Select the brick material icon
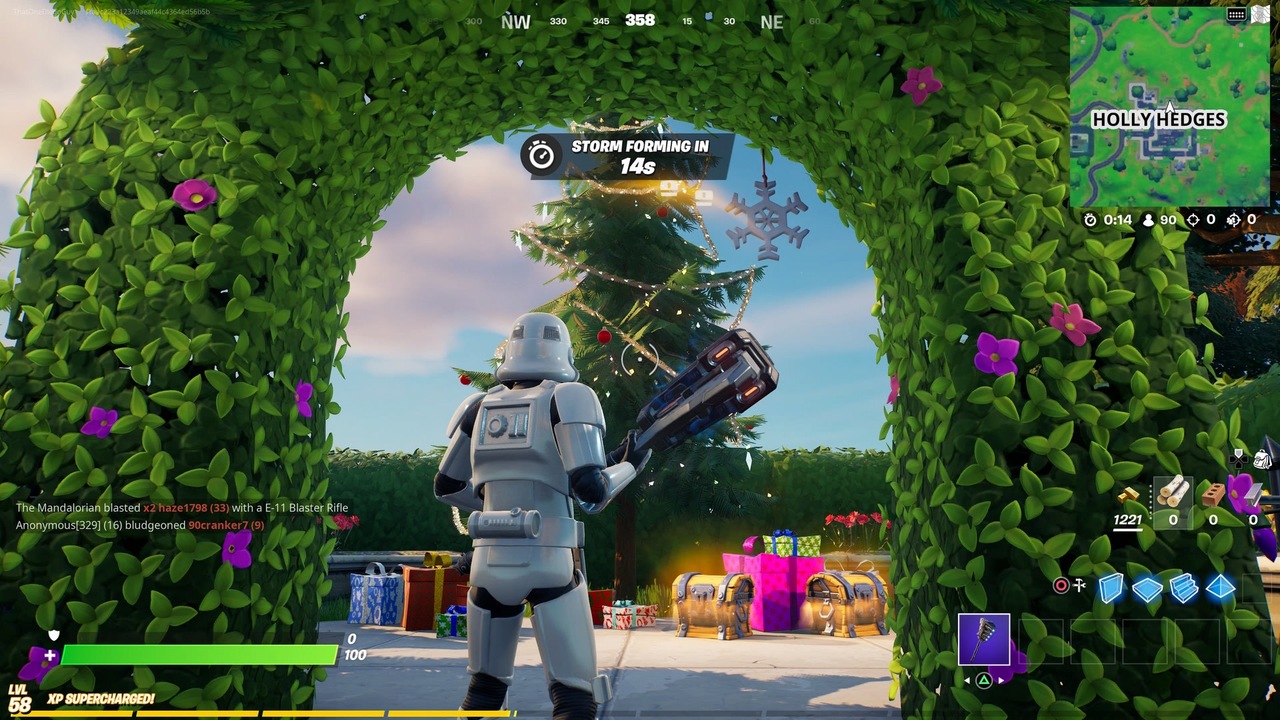Image resolution: width=1280 pixels, height=720 pixels. tap(1212, 496)
